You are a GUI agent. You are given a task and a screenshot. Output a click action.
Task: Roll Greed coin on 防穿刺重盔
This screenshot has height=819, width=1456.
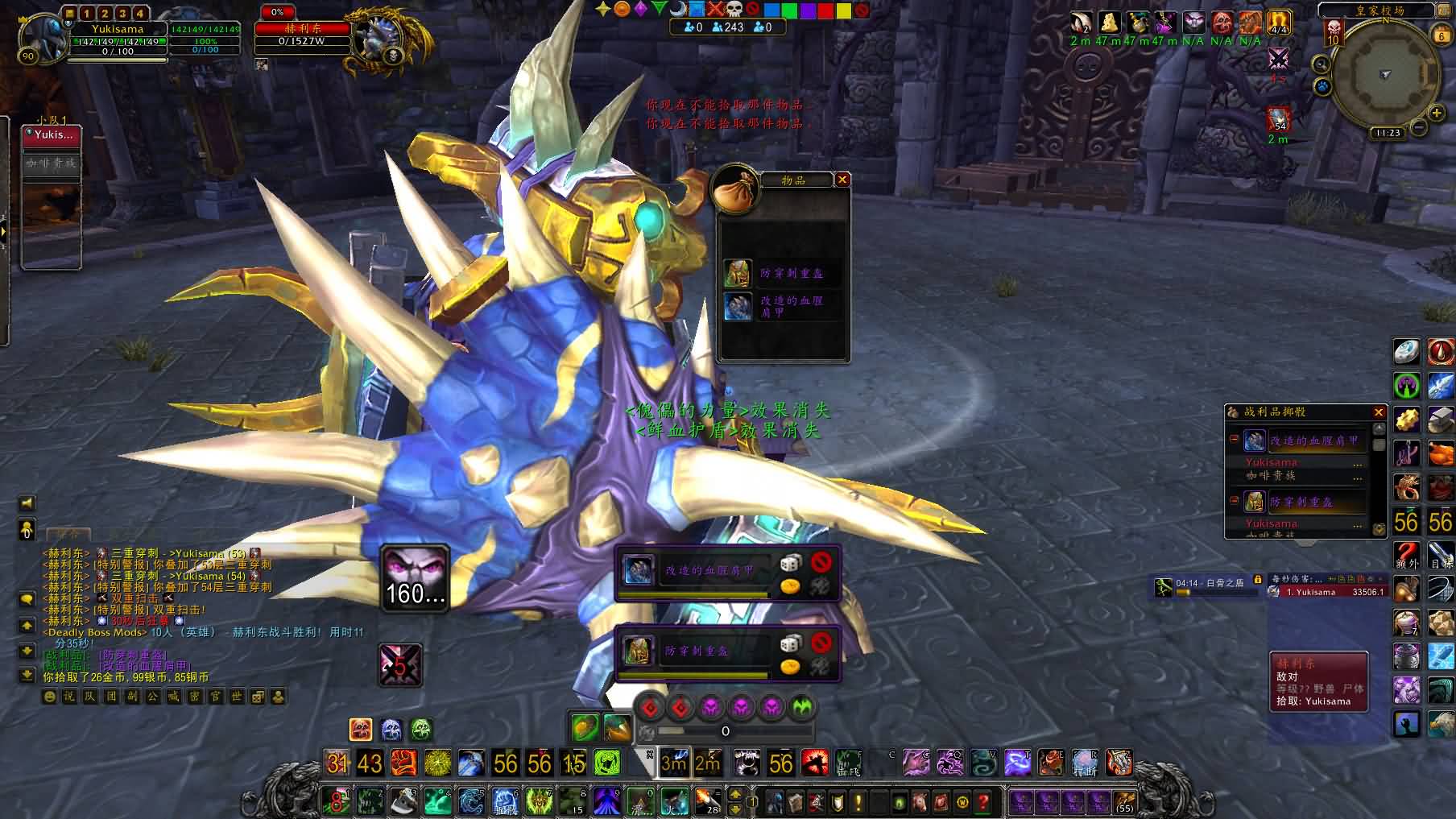point(790,667)
